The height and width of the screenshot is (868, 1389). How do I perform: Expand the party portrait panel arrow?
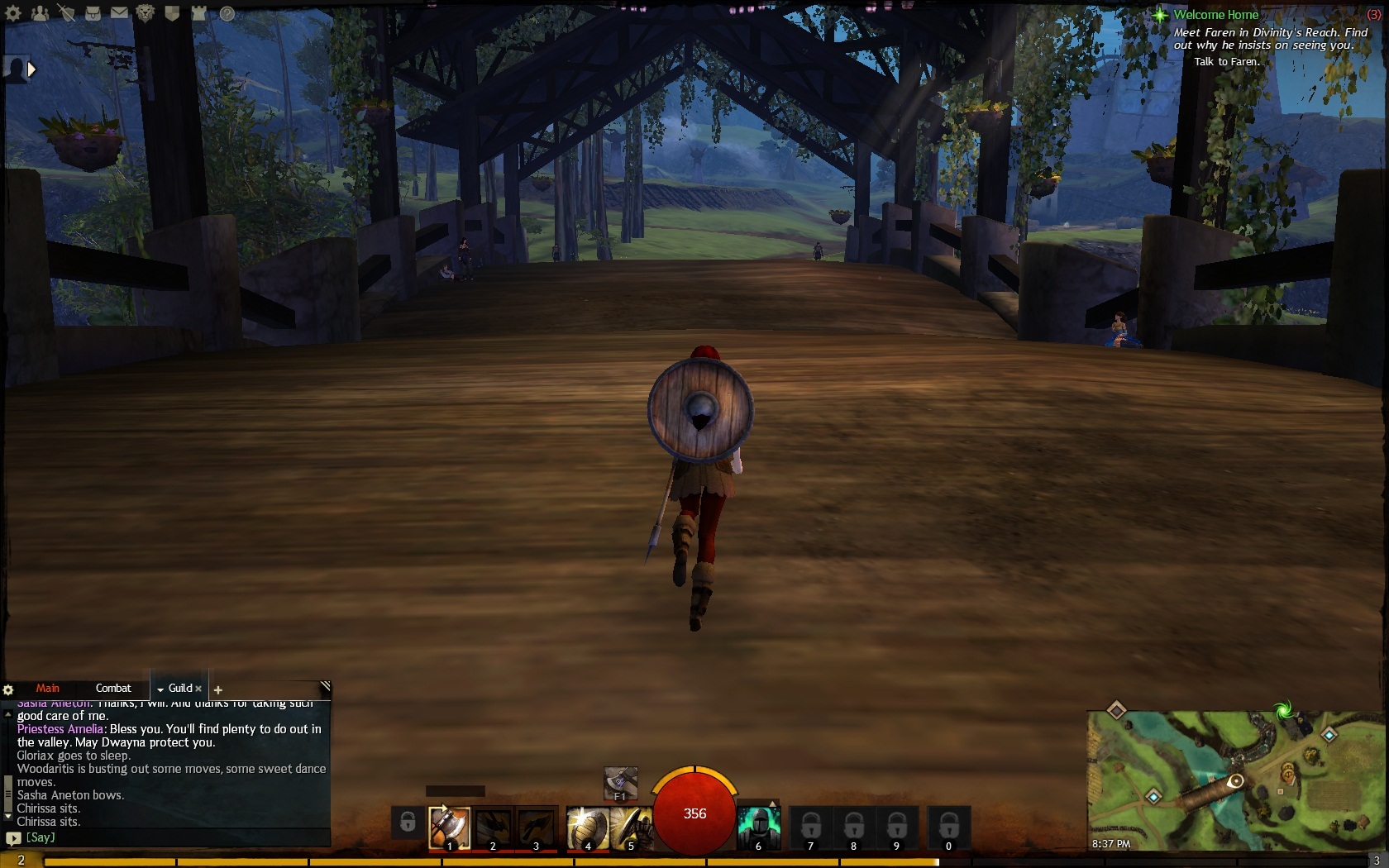(31, 69)
